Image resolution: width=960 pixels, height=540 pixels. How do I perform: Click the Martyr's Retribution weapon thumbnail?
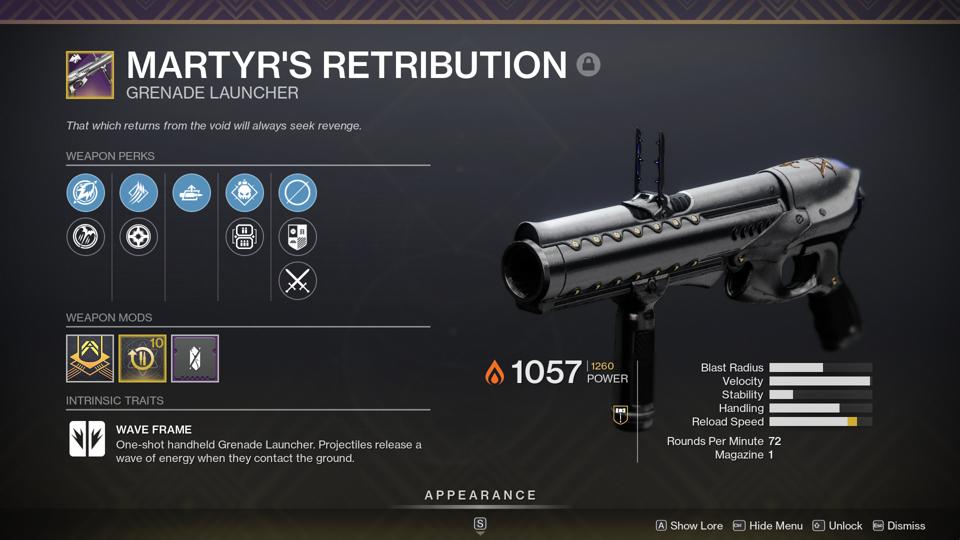point(90,75)
